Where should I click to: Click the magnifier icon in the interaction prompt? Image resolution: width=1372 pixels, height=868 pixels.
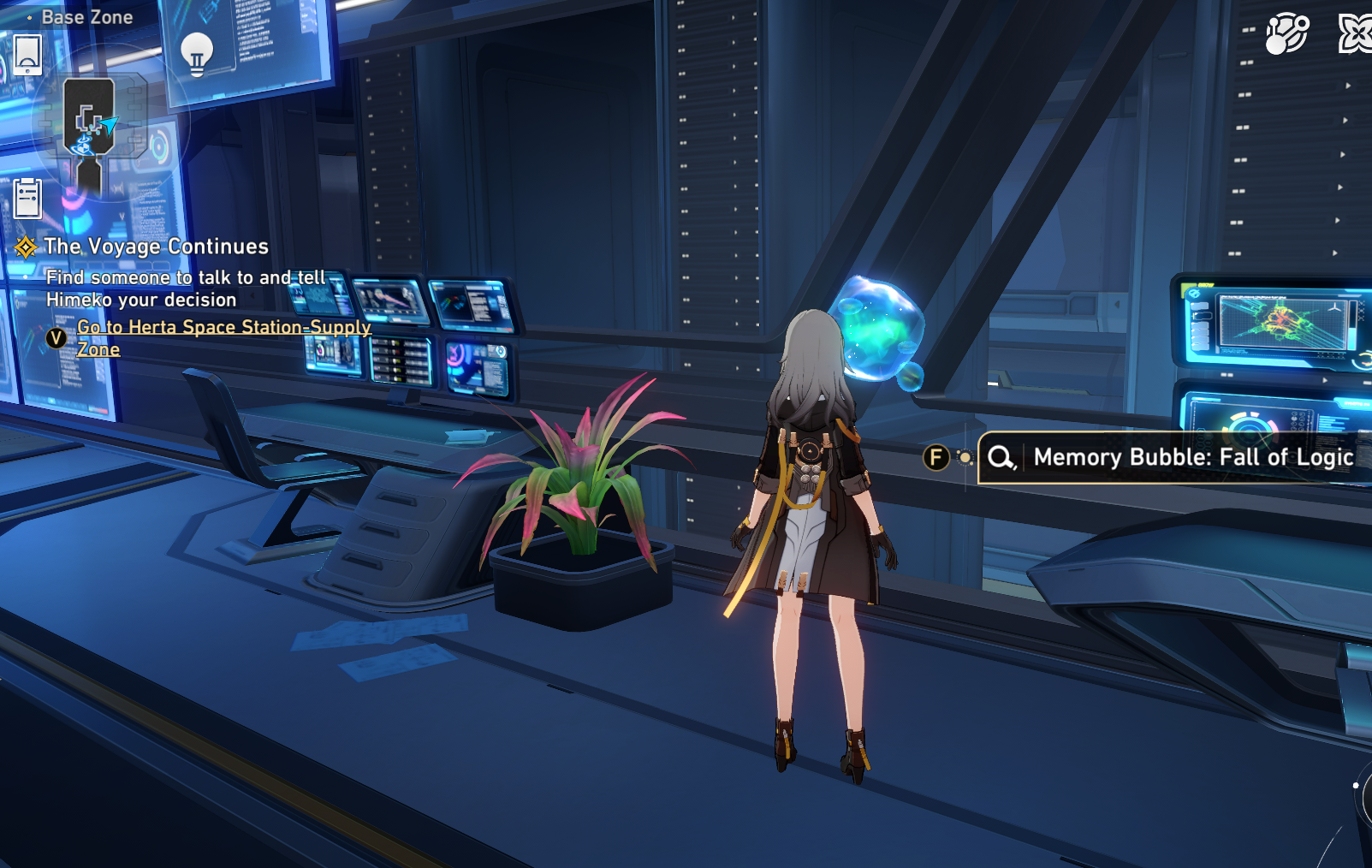[x=1002, y=457]
